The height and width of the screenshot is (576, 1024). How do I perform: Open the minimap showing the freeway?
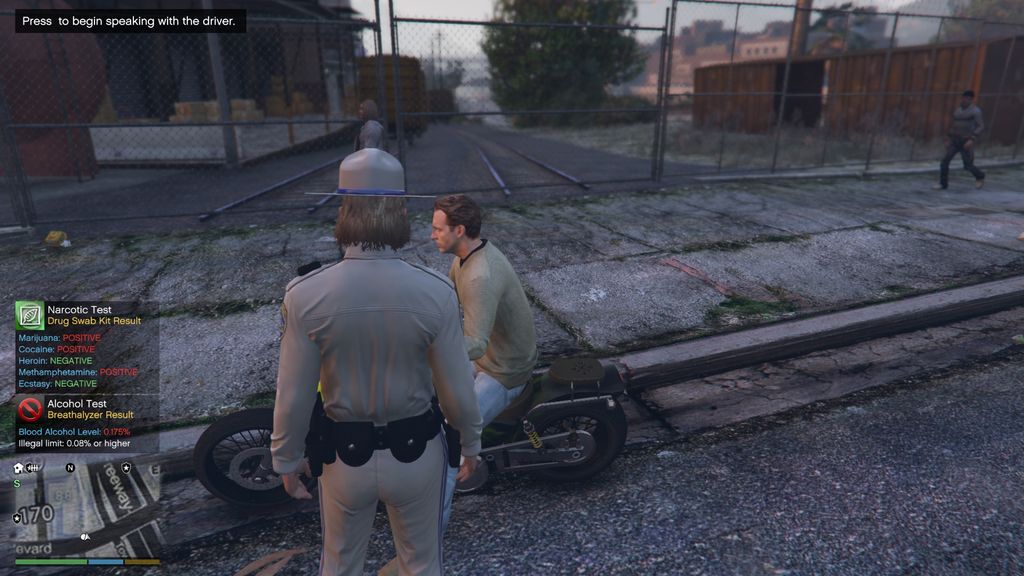tap(85, 510)
